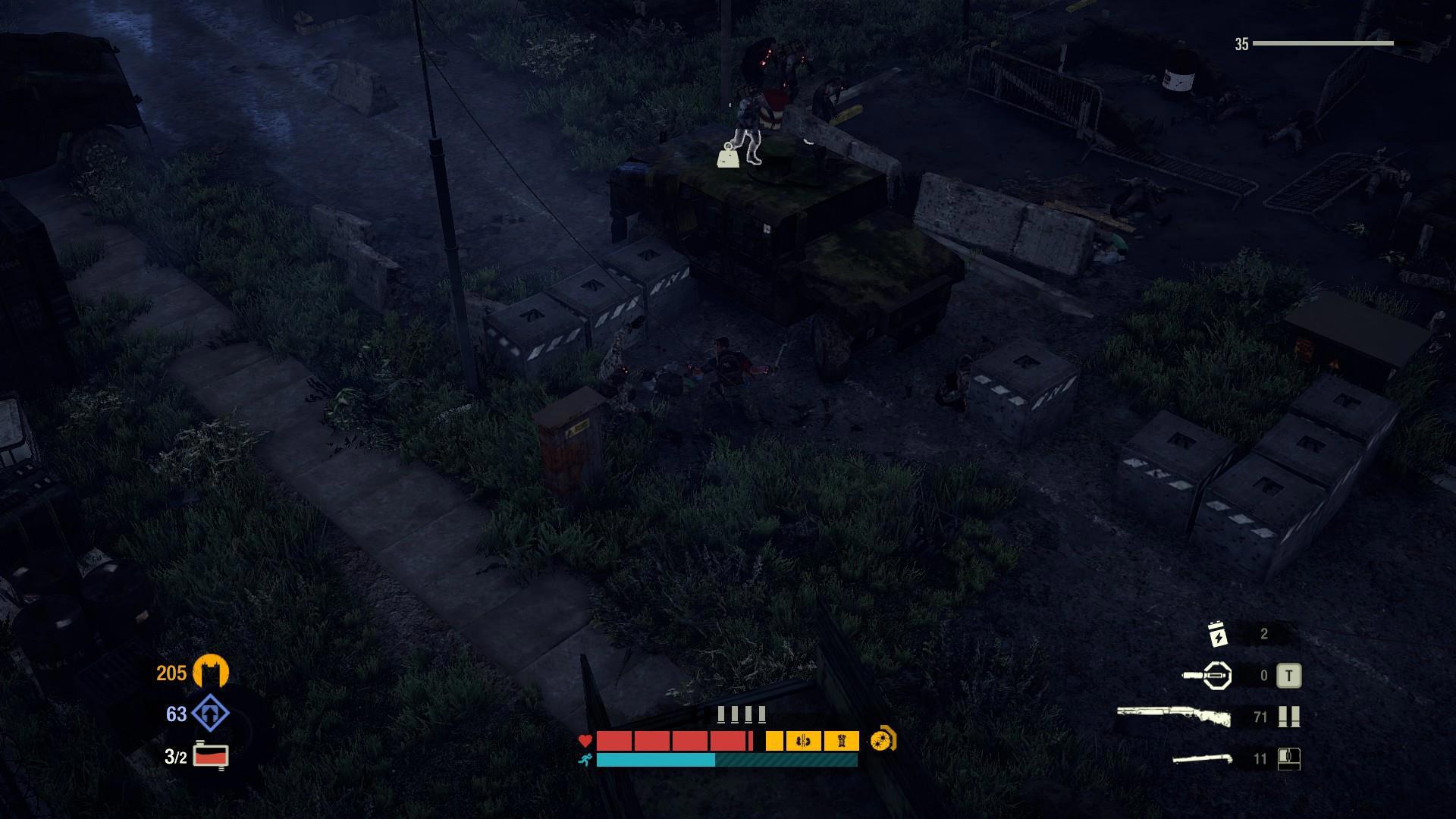Click the battery item icon
Image resolution: width=1456 pixels, height=819 pixels.
coord(1217,634)
